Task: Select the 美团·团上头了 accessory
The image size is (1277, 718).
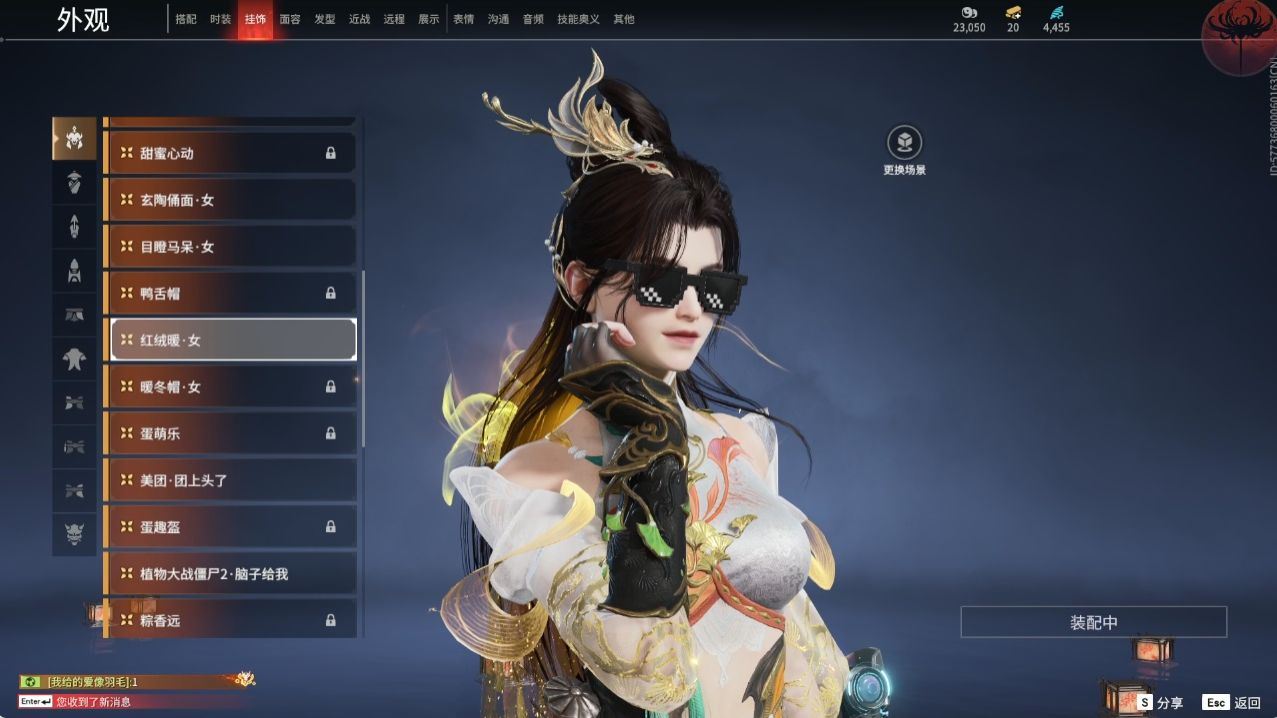Action: tap(230, 480)
